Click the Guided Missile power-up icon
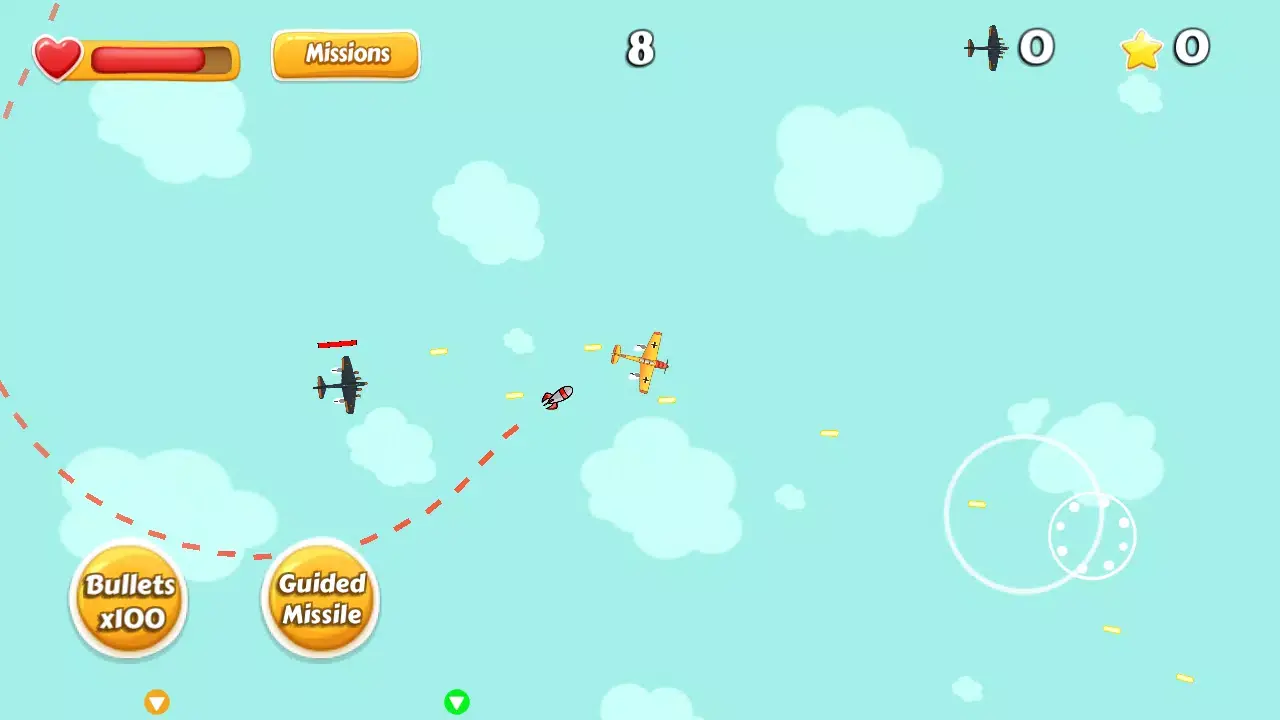 319,598
